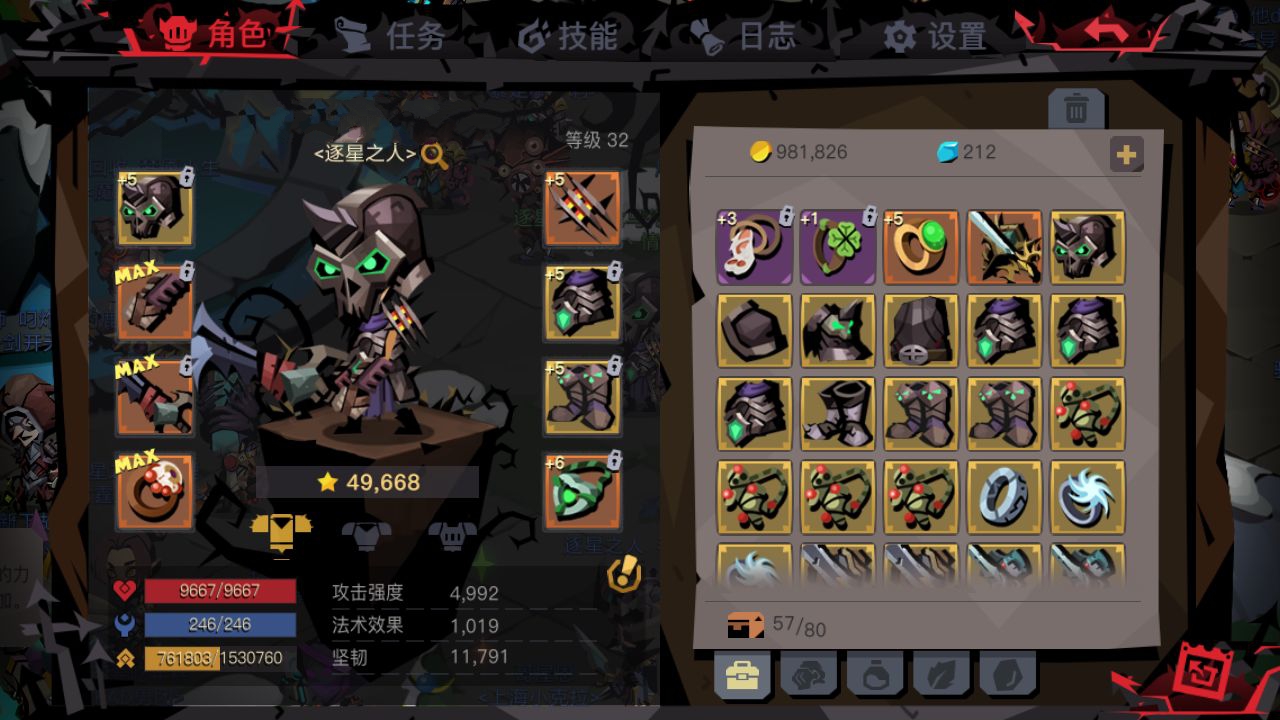Click the trash can to discard items
Image resolution: width=1280 pixels, height=720 pixels.
1075,110
